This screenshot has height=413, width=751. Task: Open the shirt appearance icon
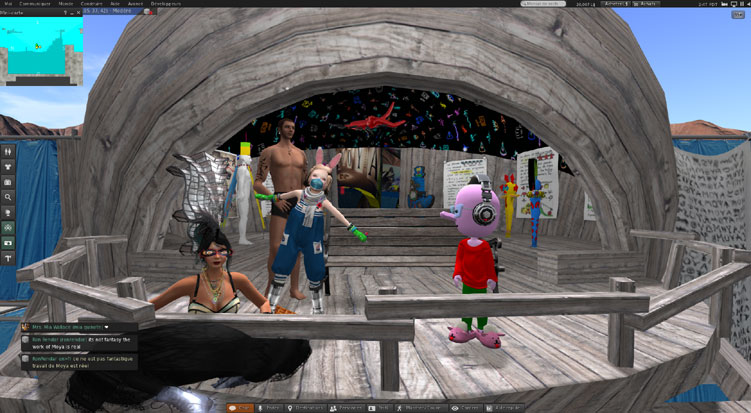pos(9,167)
